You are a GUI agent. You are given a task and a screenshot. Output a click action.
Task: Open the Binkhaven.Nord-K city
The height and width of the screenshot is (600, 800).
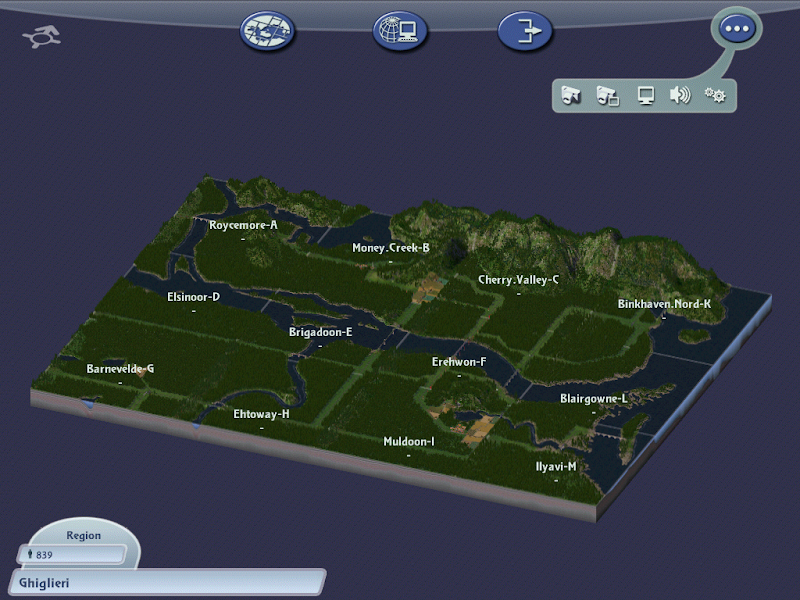pos(664,304)
